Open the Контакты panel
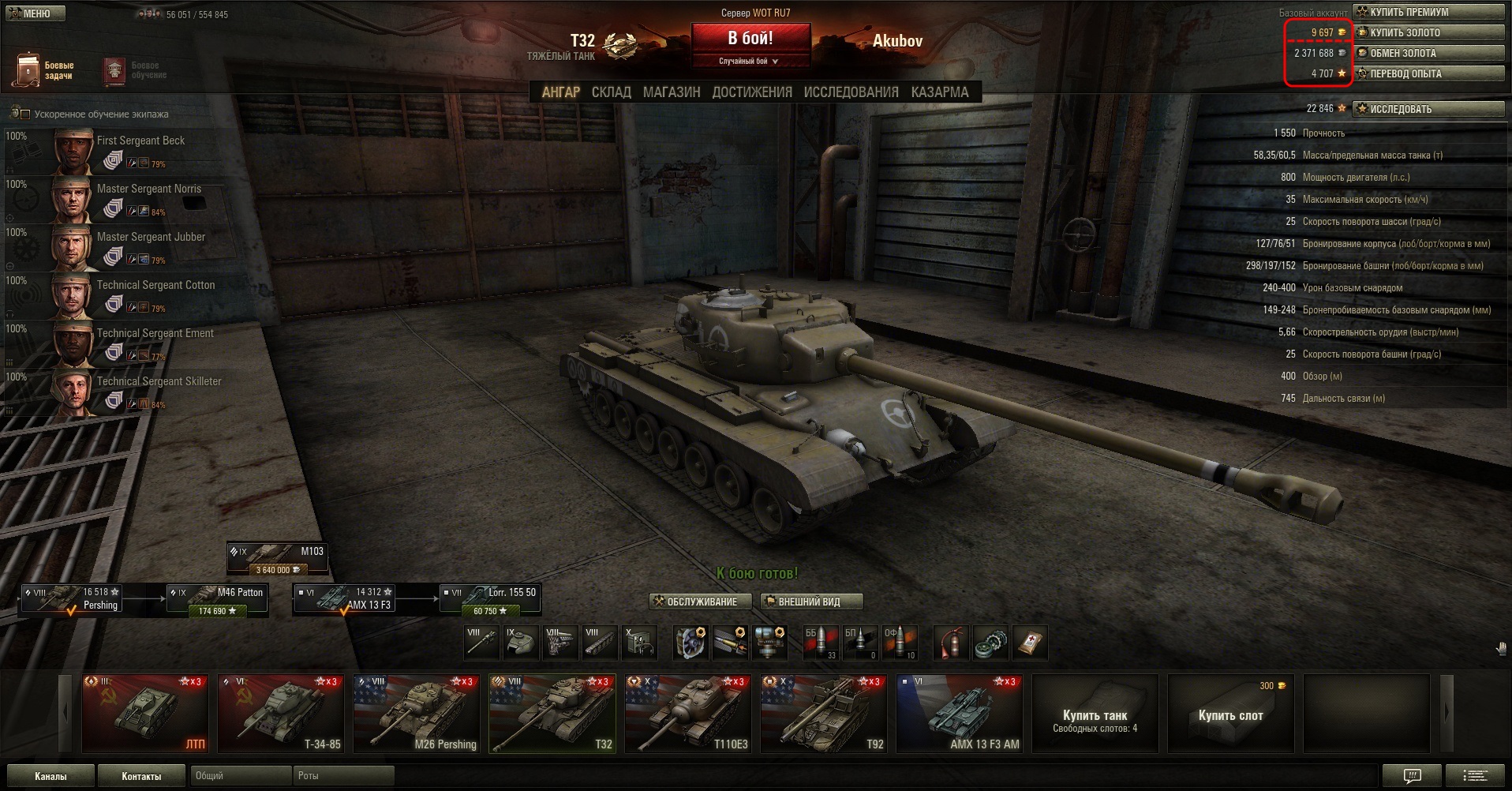1512x791 pixels. [x=141, y=776]
